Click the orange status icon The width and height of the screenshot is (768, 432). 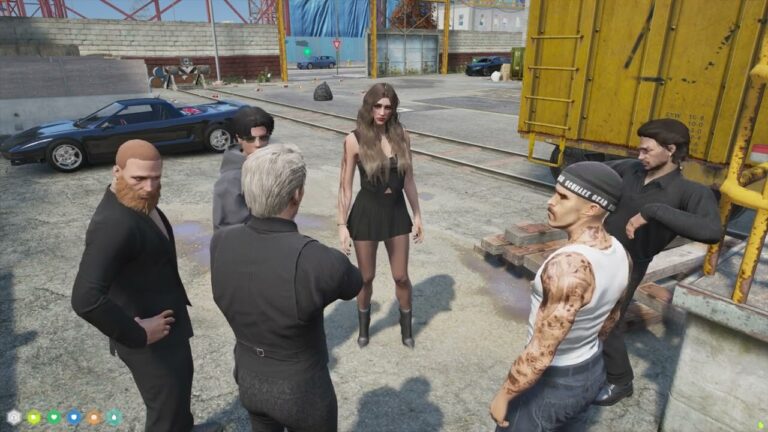click(94, 417)
